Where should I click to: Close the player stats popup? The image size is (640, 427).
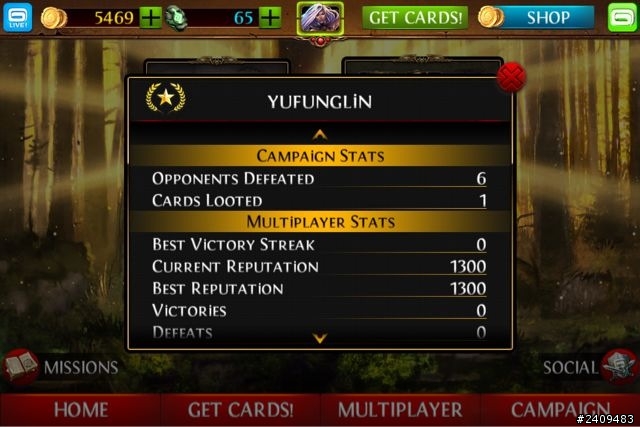click(x=511, y=77)
